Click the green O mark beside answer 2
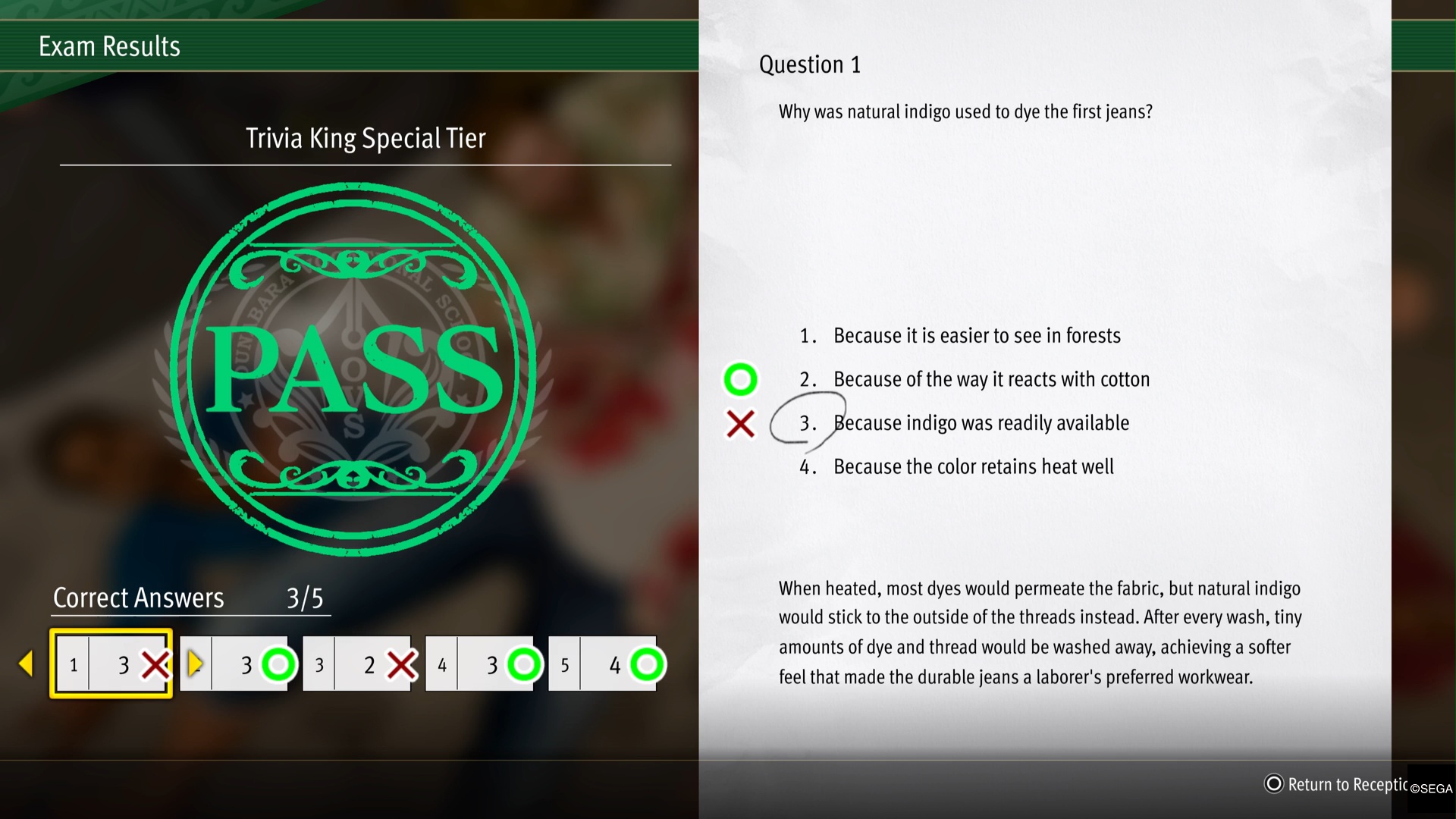The image size is (1456, 819). 740,379
